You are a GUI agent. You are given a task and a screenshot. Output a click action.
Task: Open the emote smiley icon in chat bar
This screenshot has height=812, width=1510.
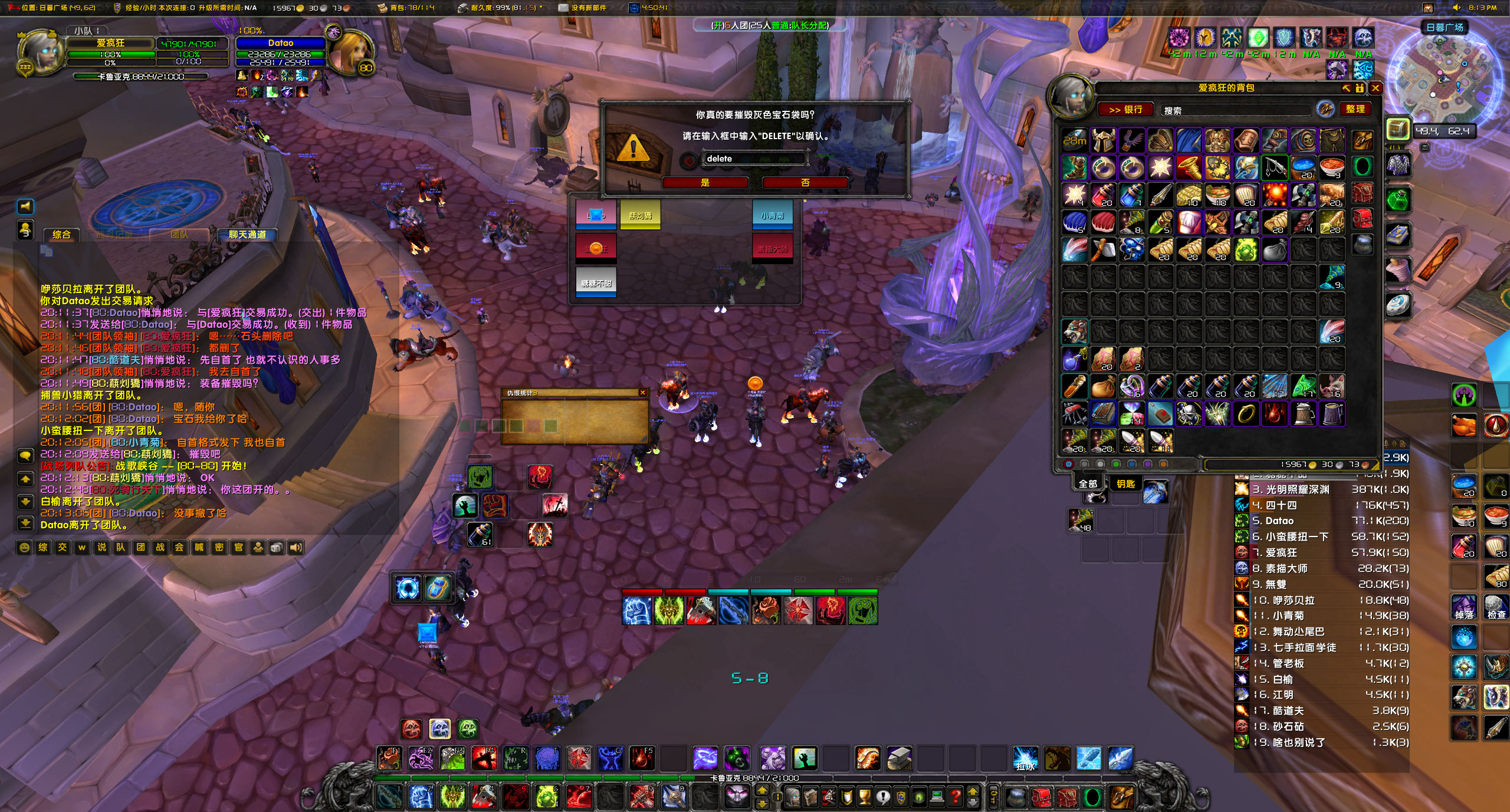click(x=24, y=547)
